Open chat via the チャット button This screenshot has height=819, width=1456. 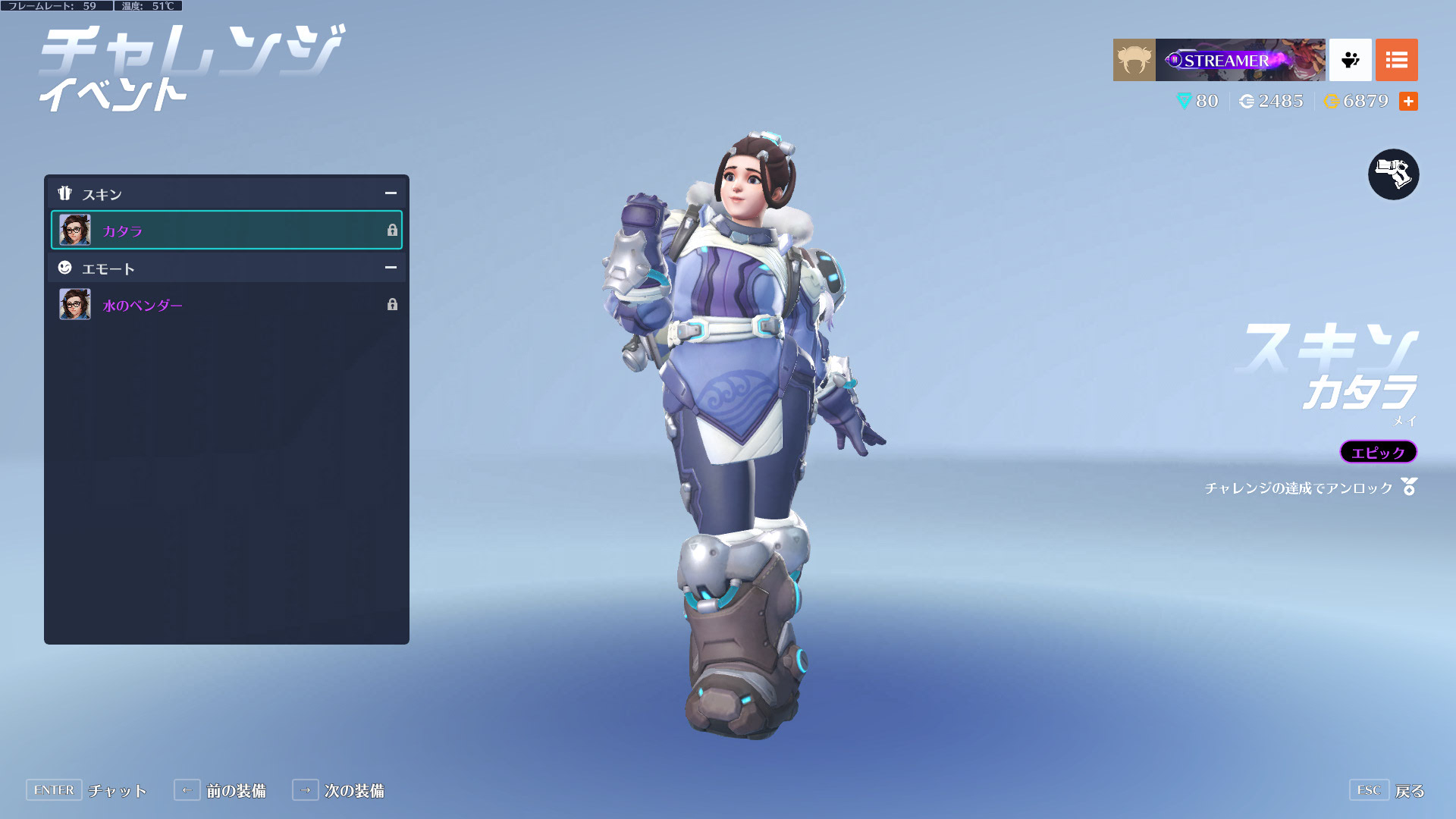click(x=86, y=790)
